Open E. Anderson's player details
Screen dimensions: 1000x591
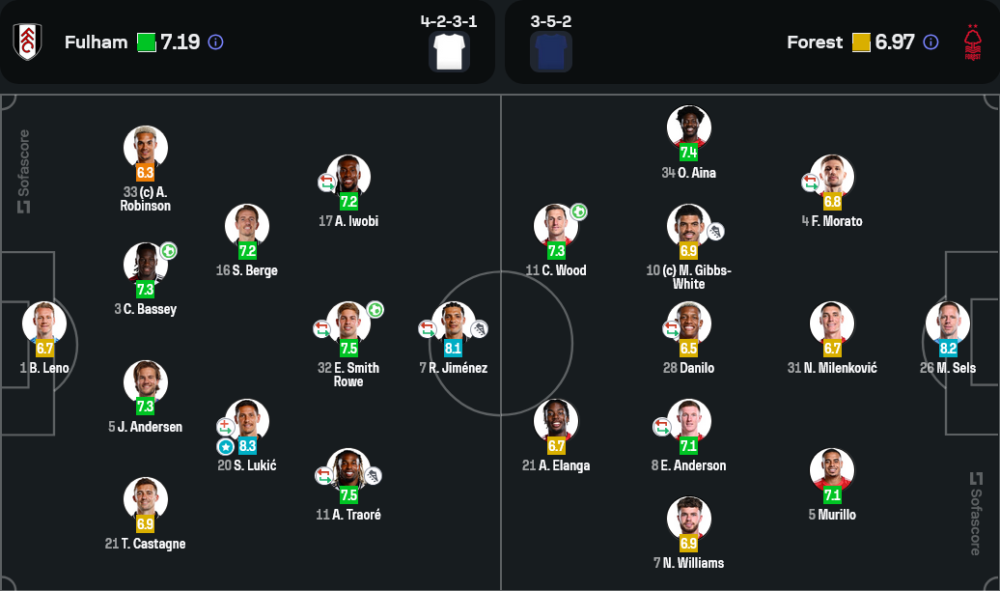click(689, 421)
